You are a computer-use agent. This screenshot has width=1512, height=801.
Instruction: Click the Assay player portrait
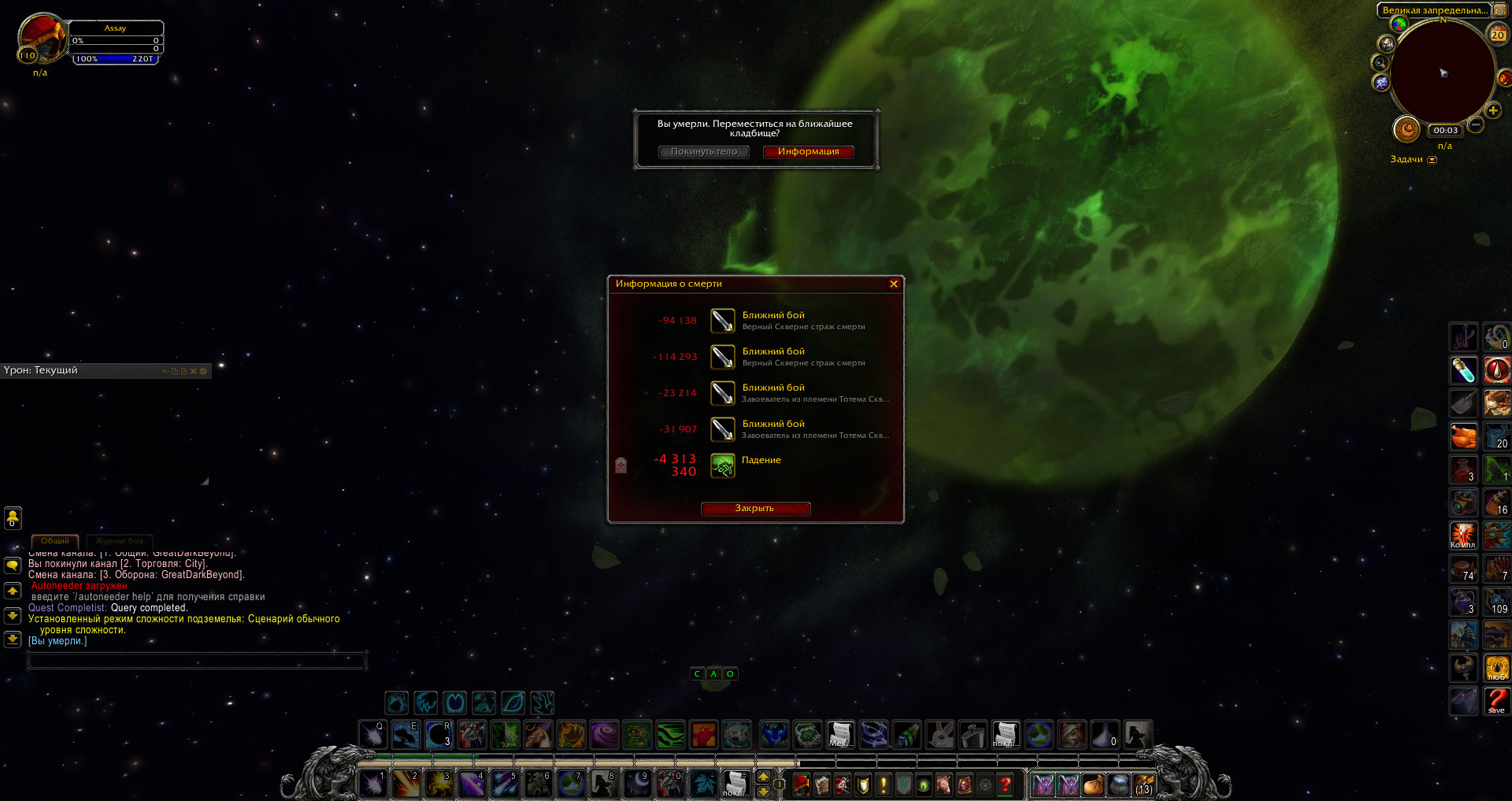(x=43, y=37)
